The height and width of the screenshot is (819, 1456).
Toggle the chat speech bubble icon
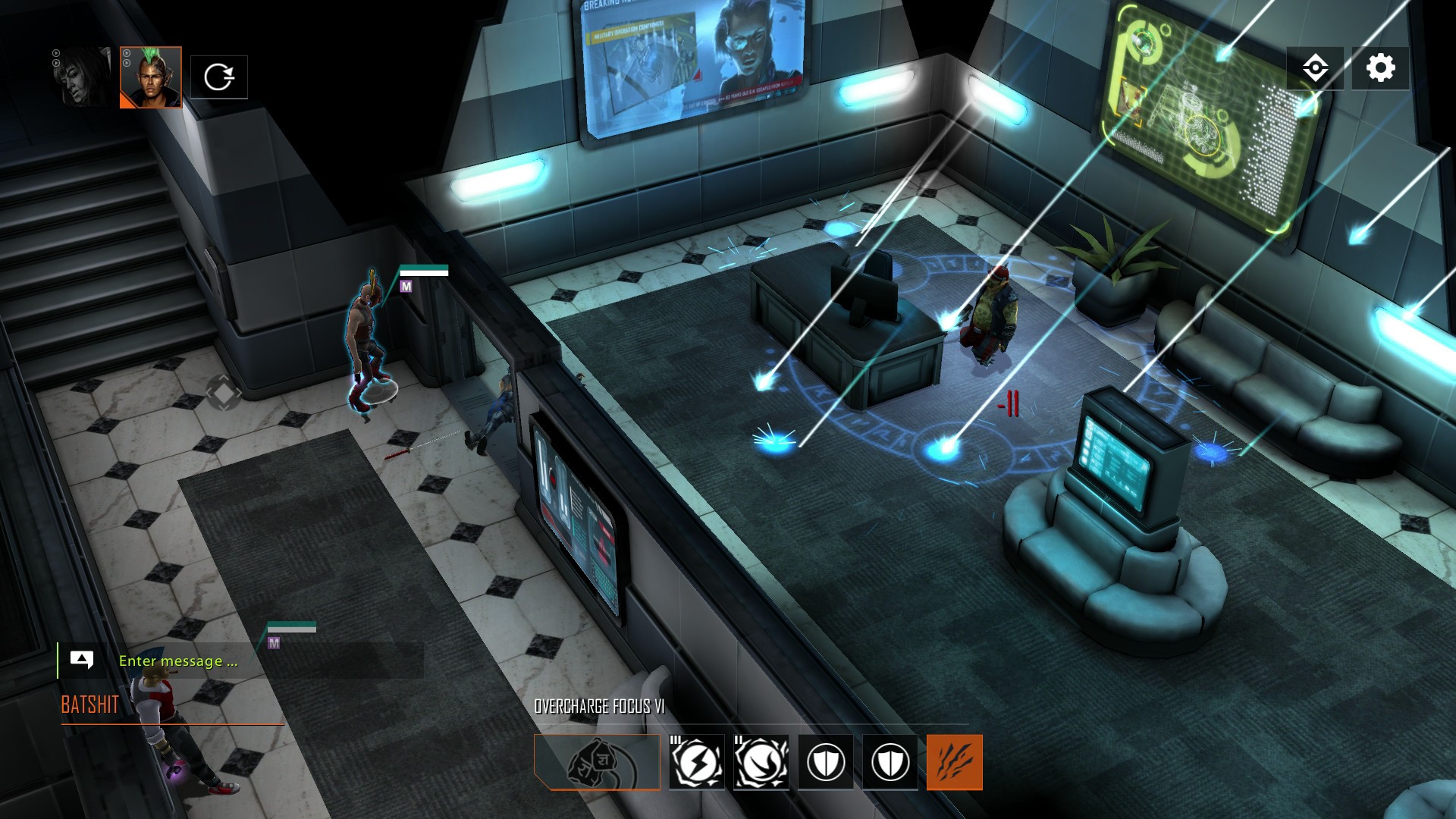[x=81, y=660]
